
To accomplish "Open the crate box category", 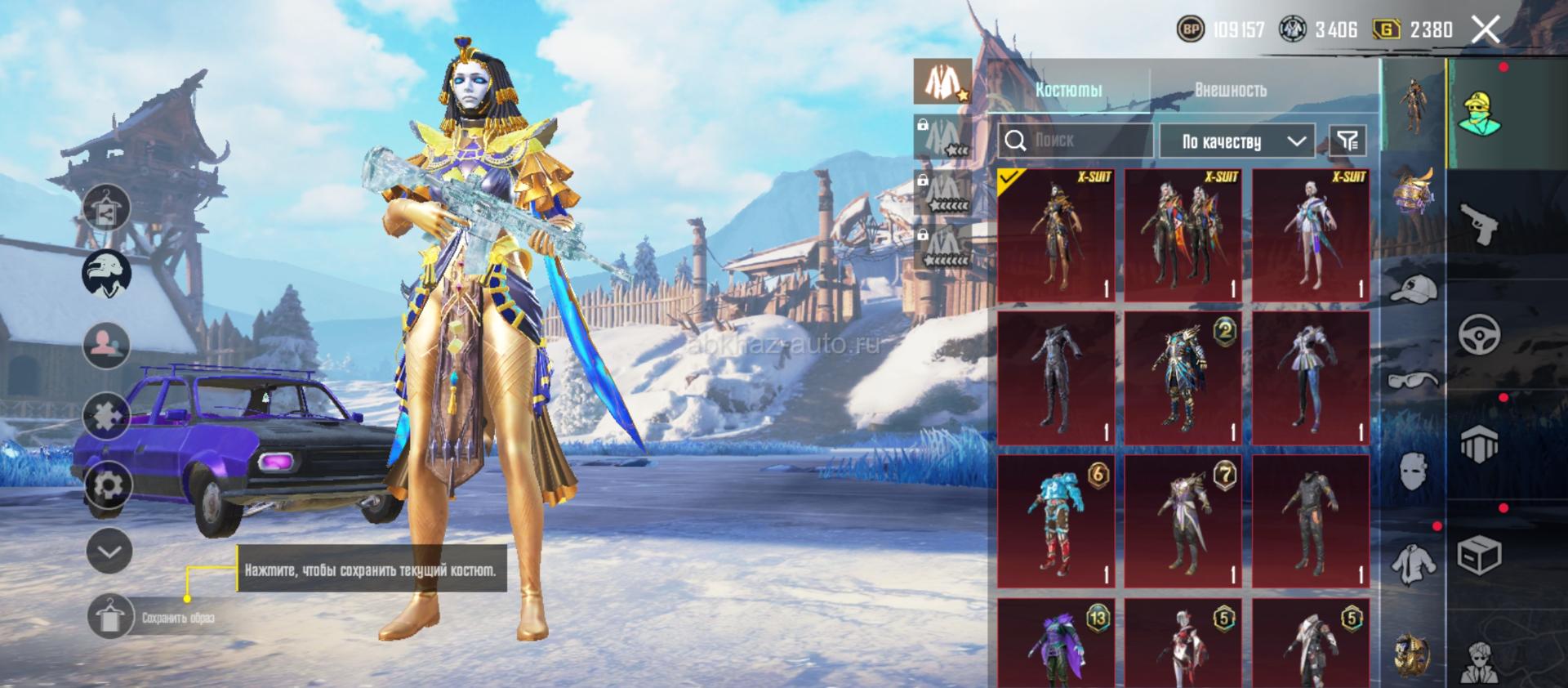I will click(1479, 556).
